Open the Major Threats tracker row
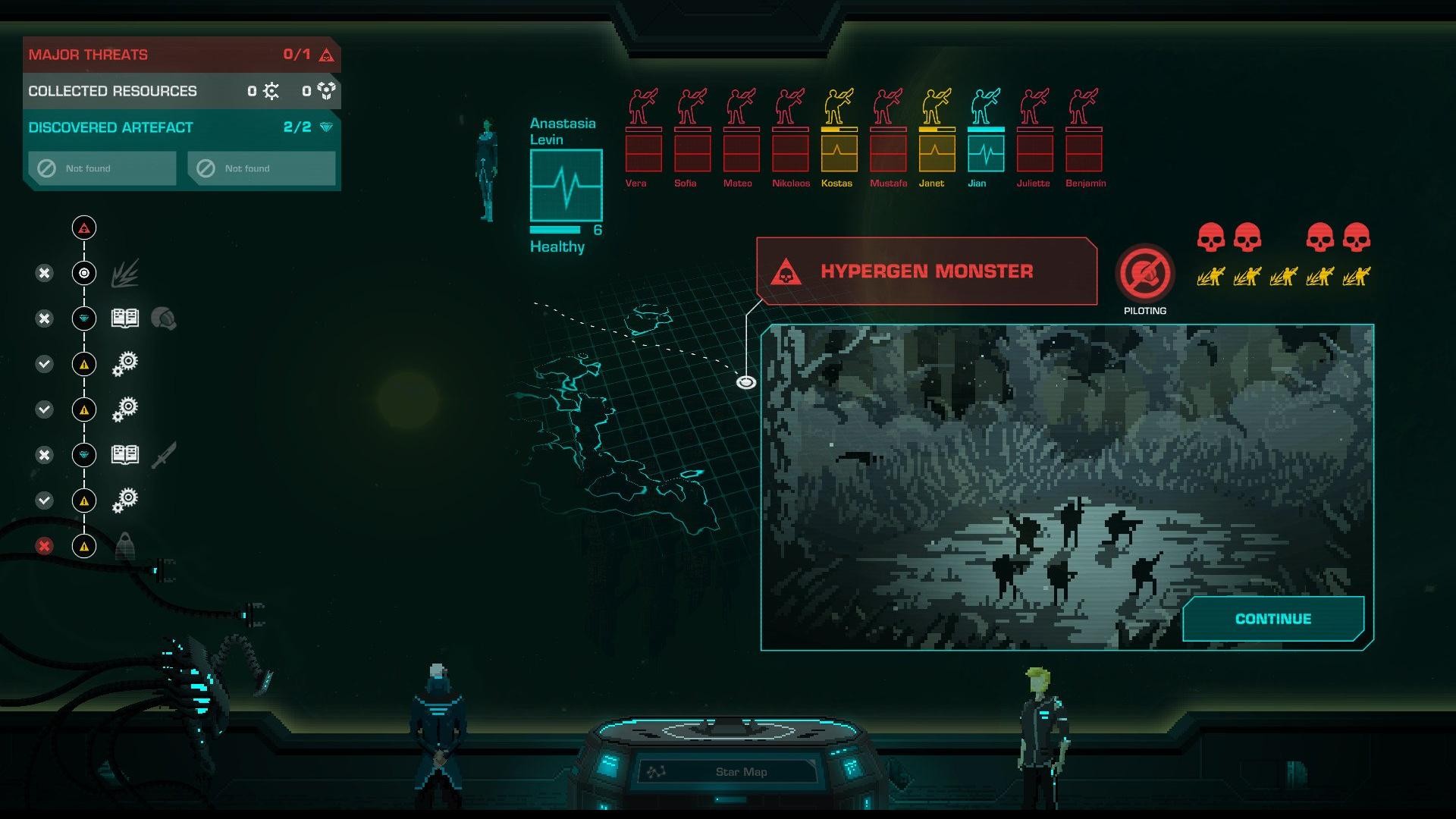 [x=180, y=55]
